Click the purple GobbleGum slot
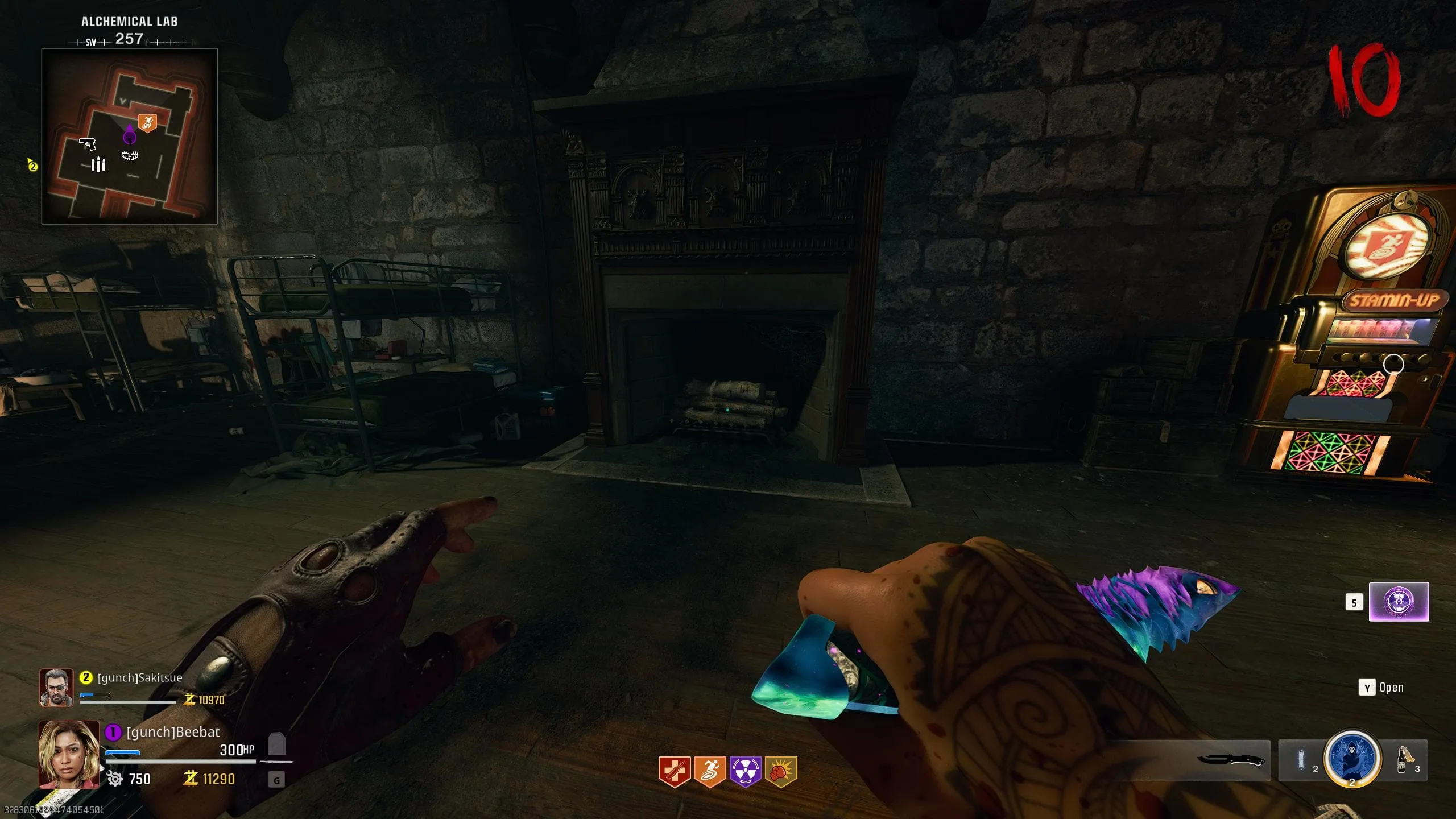The image size is (1456, 819). coord(1398,602)
